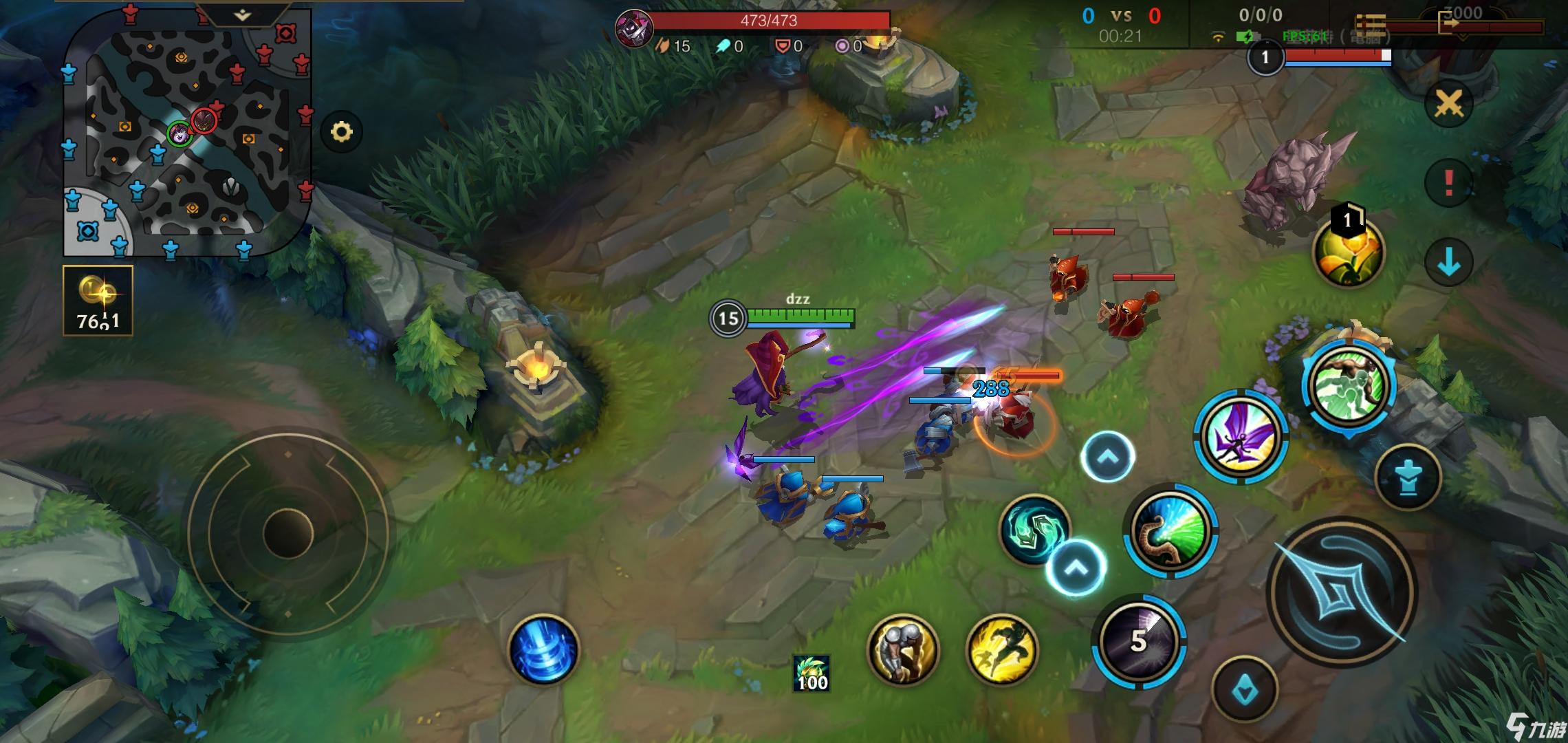
Task: Send the crossed swords attack ping
Action: click(1448, 105)
